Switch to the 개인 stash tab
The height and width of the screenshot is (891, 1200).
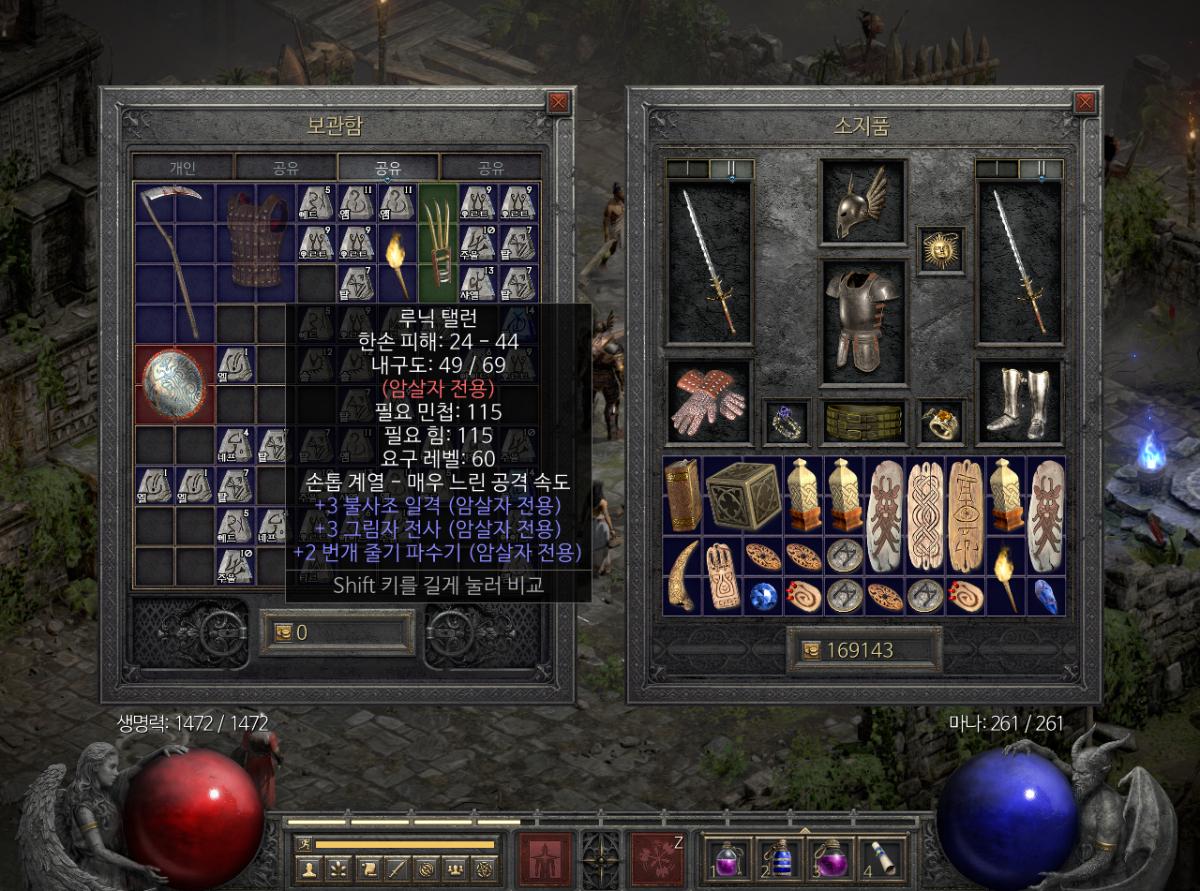pos(183,167)
